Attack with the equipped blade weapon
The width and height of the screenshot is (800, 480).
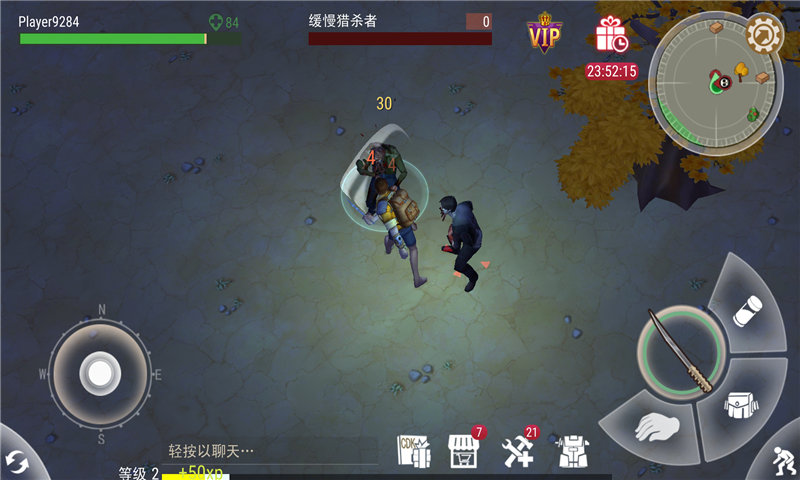[681, 351]
